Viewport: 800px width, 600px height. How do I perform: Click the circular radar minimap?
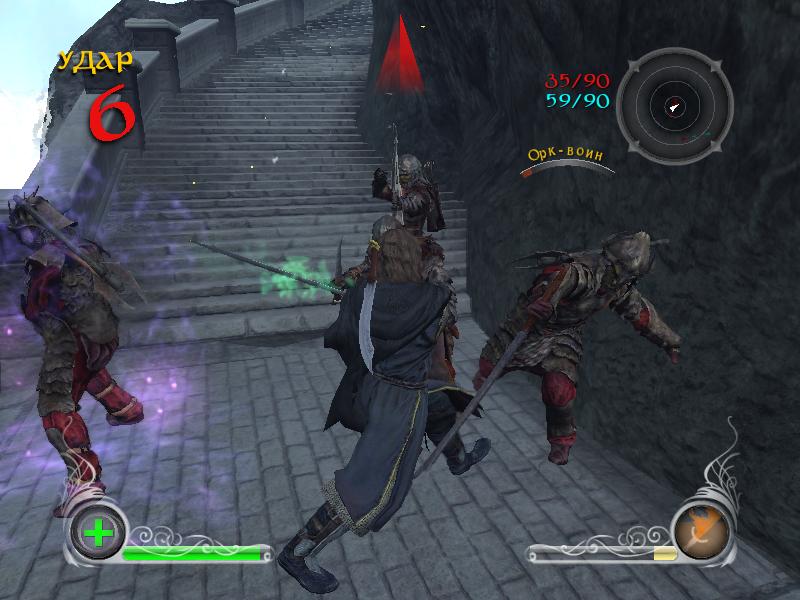tap(674, 106)
